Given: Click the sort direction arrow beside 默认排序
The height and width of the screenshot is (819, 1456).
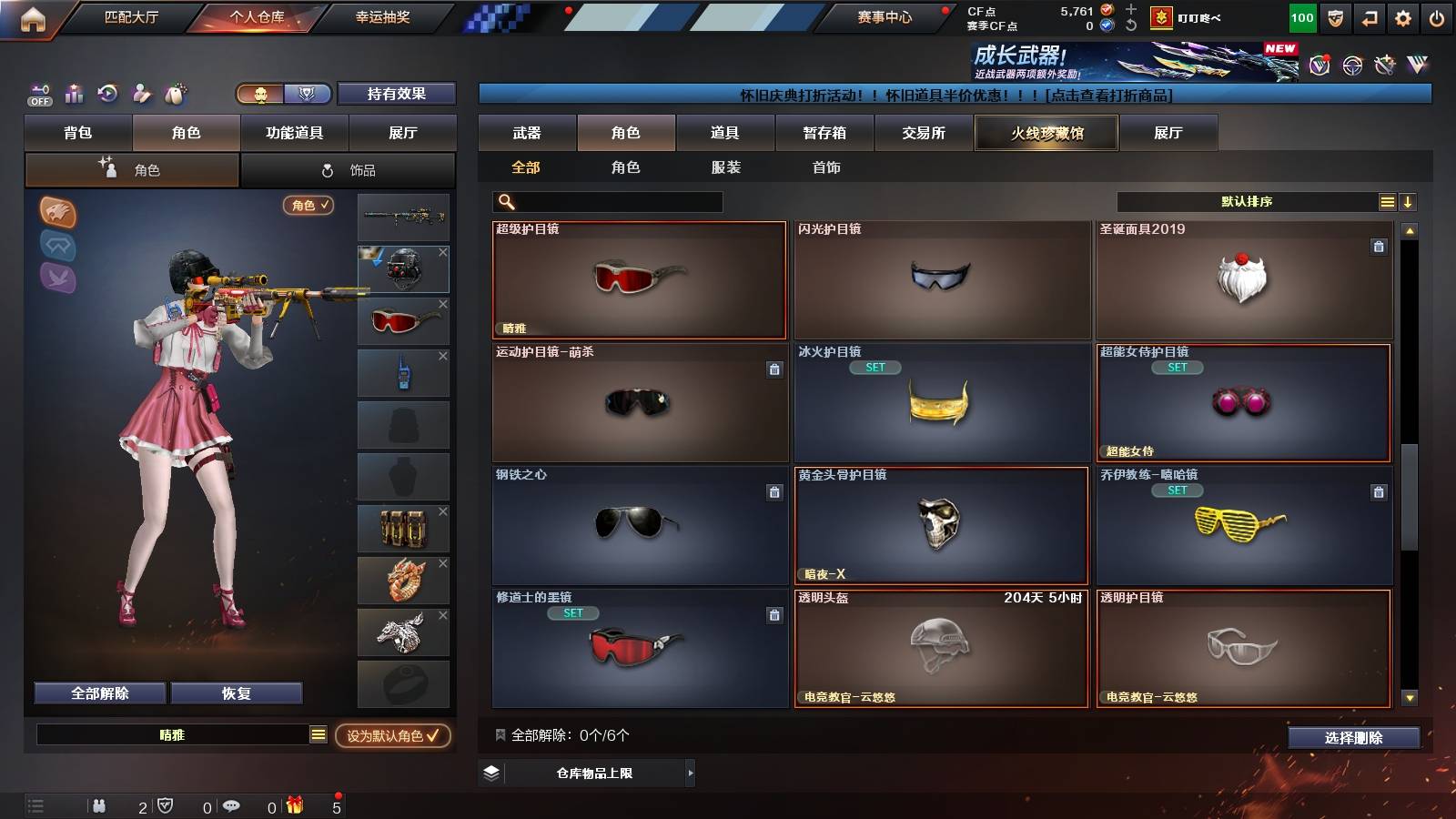Looking at the screenshot, I should 1408,201.
